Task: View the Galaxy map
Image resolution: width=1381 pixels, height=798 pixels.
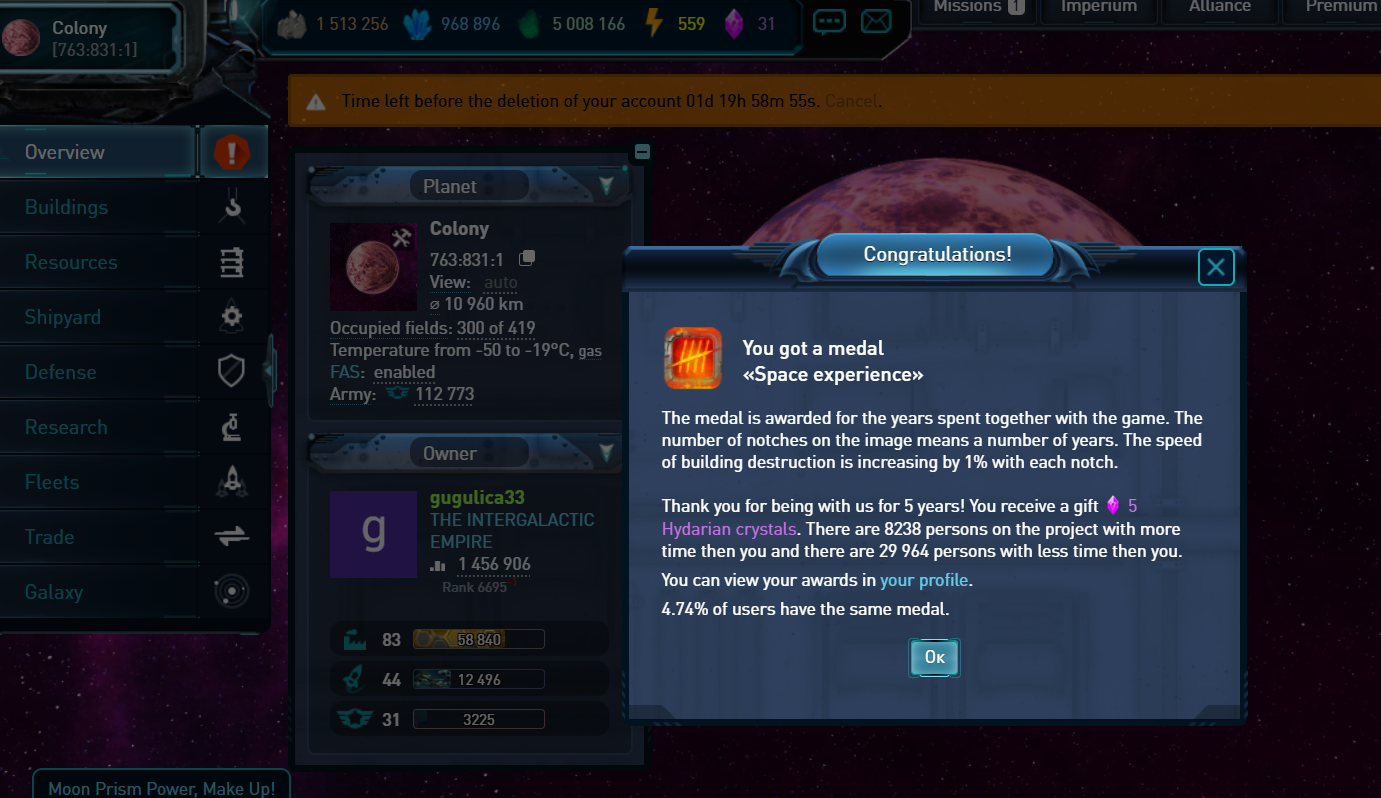Action: point(54,592)
